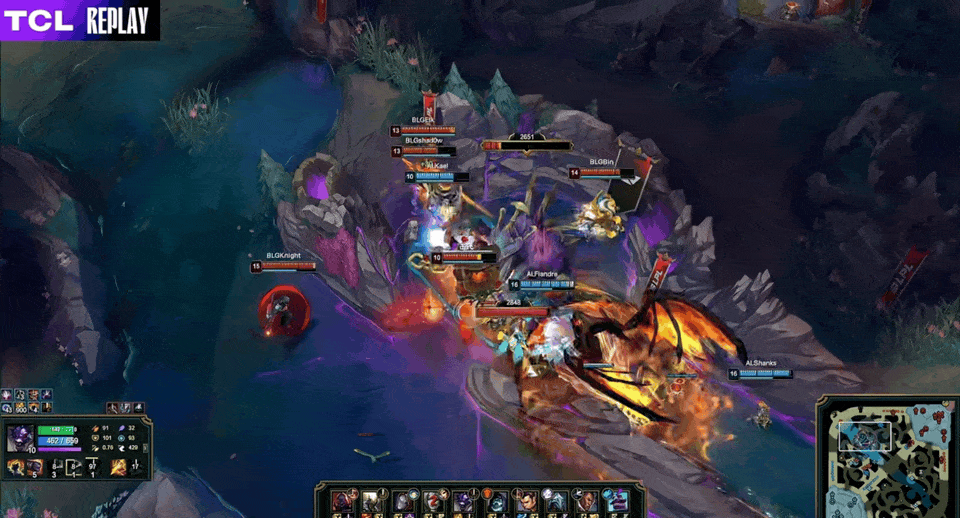
Task: Click the white camera rectangle on the minimap
Action: (x=865, y=436)
